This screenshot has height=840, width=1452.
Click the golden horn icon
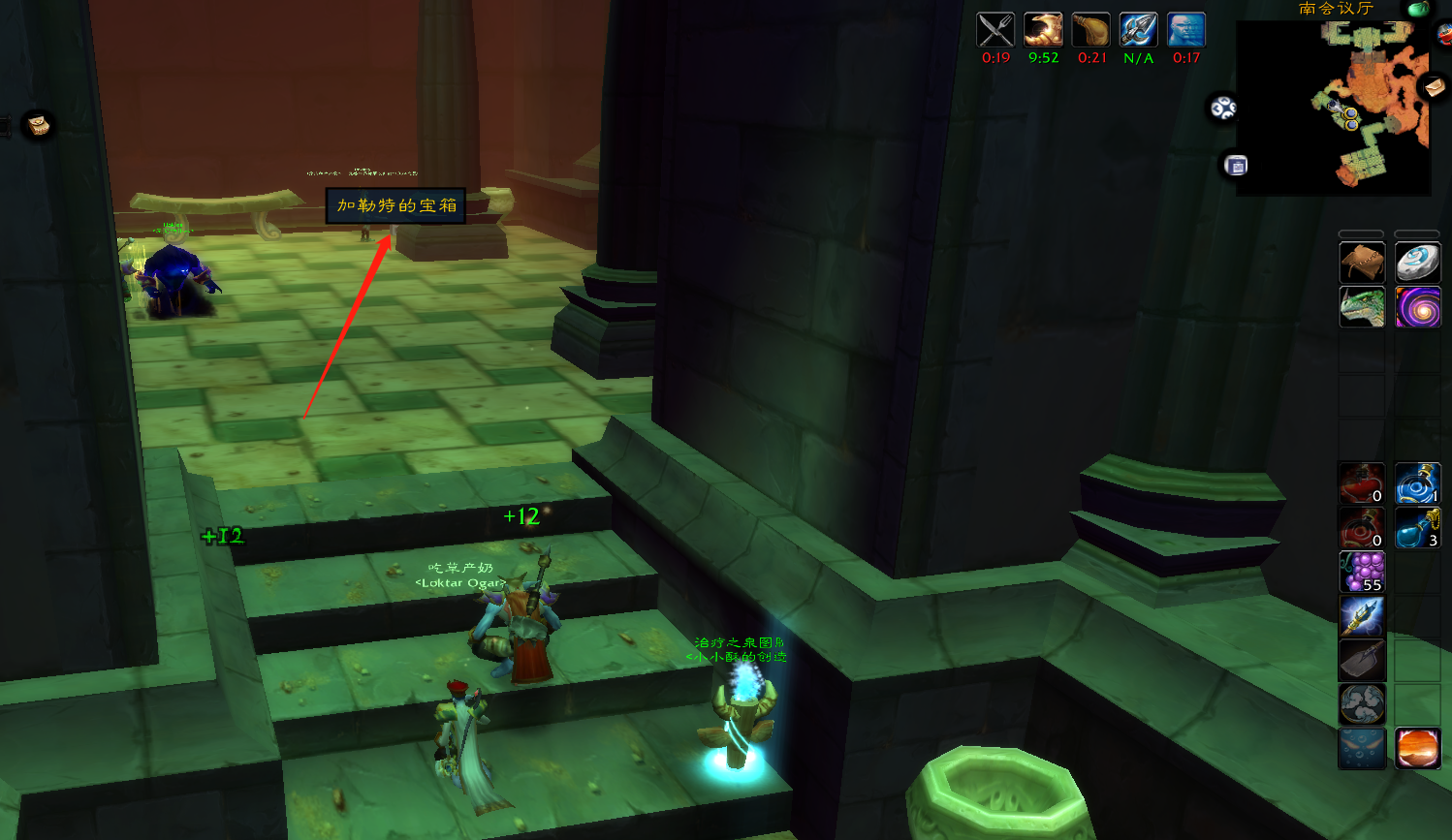coord(1090,30)
